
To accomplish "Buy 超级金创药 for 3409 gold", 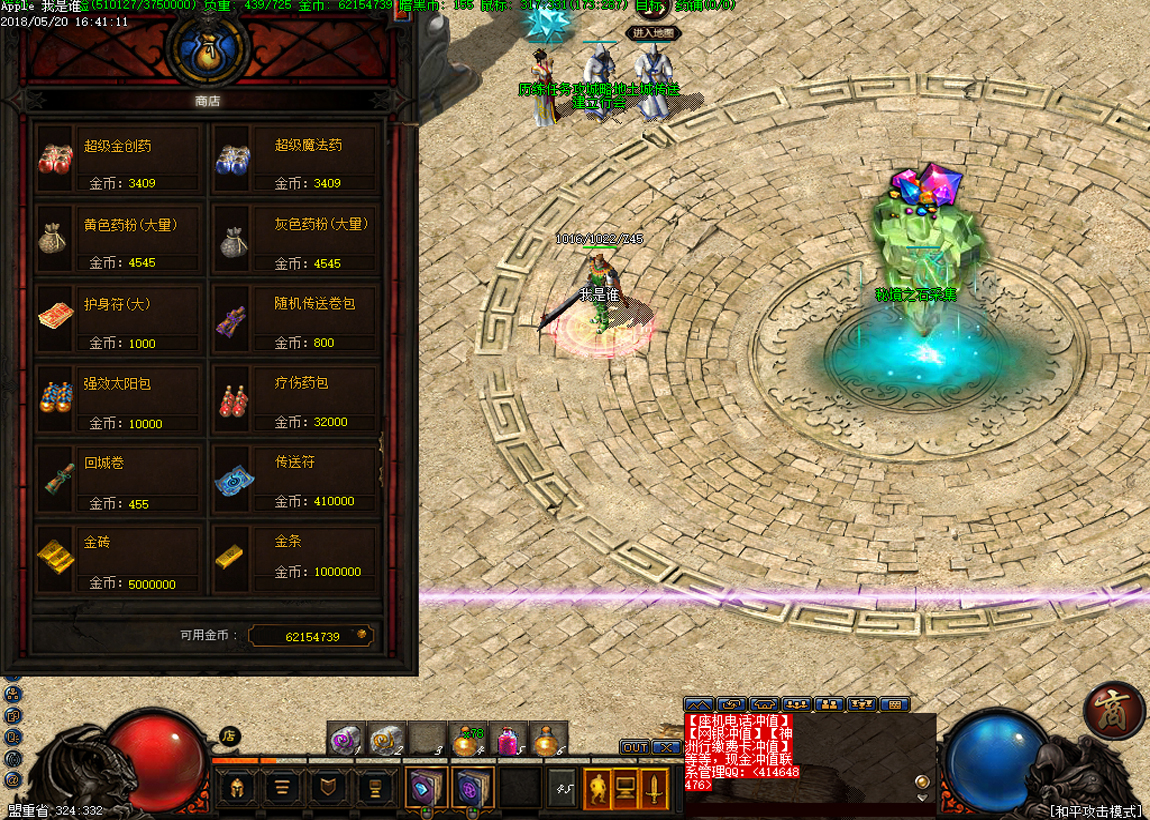I will point(120,161).
